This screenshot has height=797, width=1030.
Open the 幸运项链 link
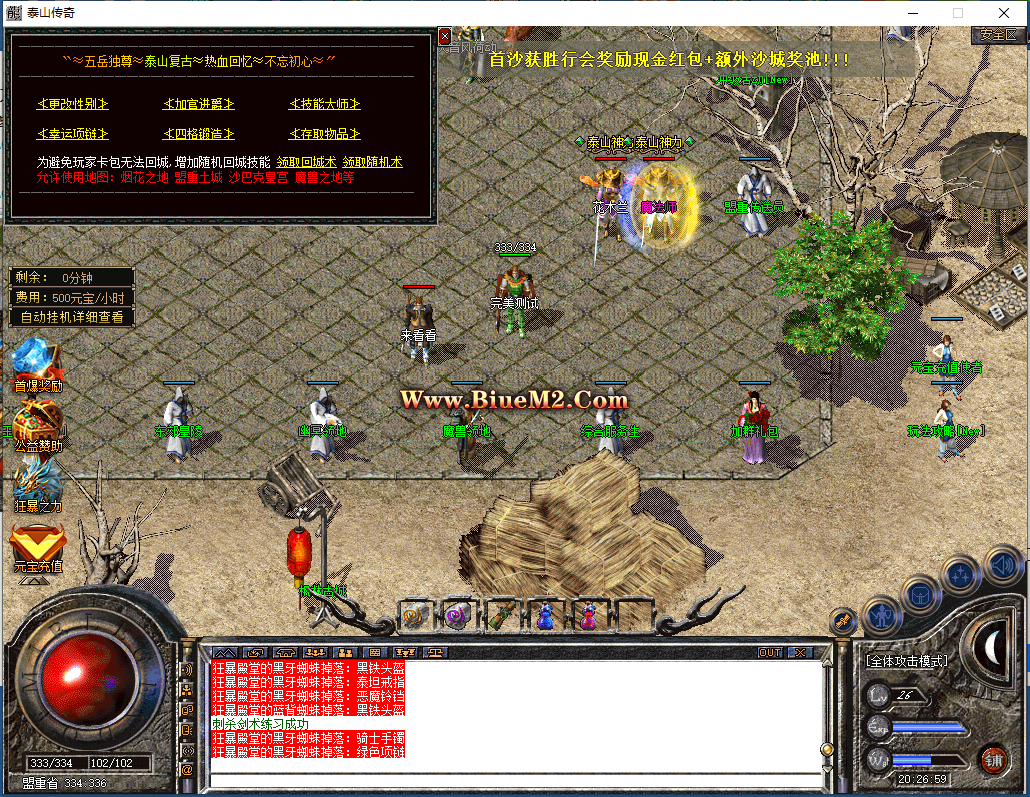(73, 134)
